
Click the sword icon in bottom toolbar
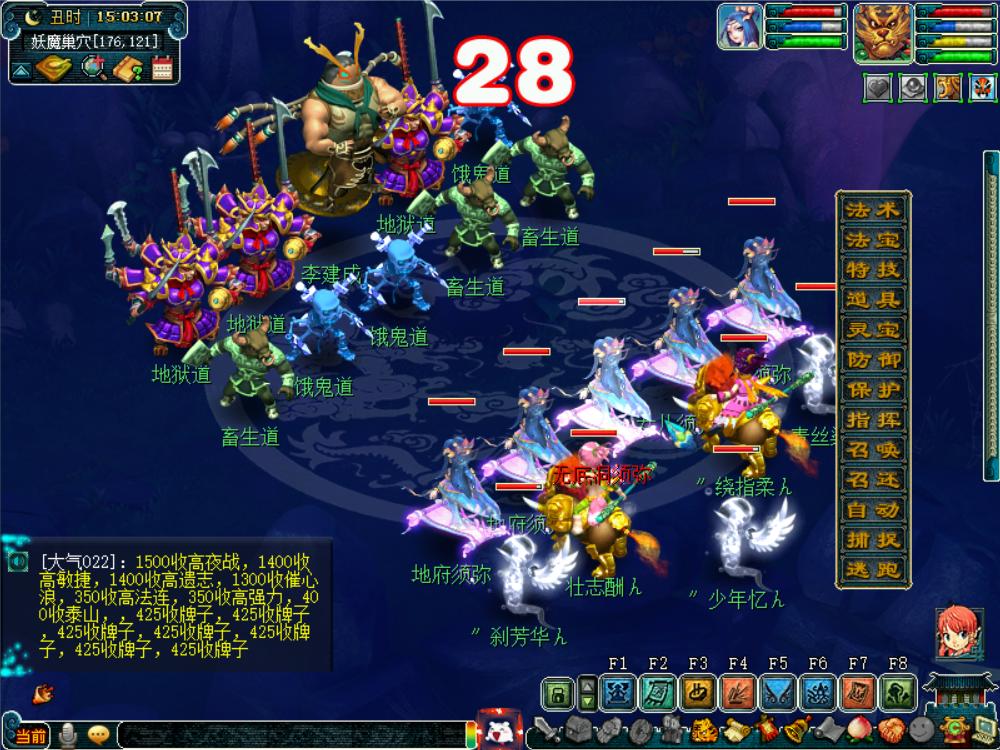(x=546, y=729)
